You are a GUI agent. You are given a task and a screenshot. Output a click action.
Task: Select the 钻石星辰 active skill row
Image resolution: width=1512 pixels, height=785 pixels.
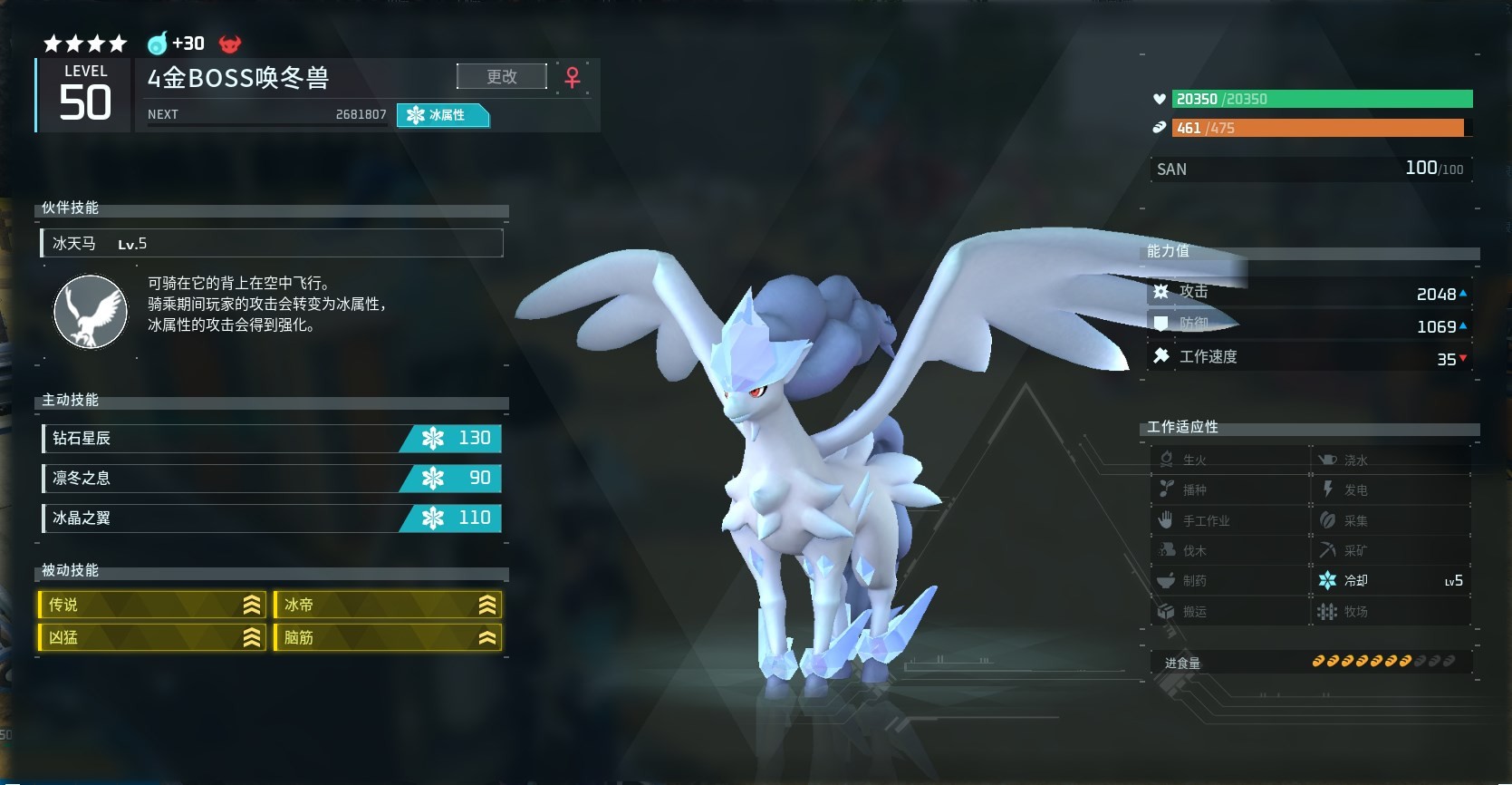coord(271,439)
